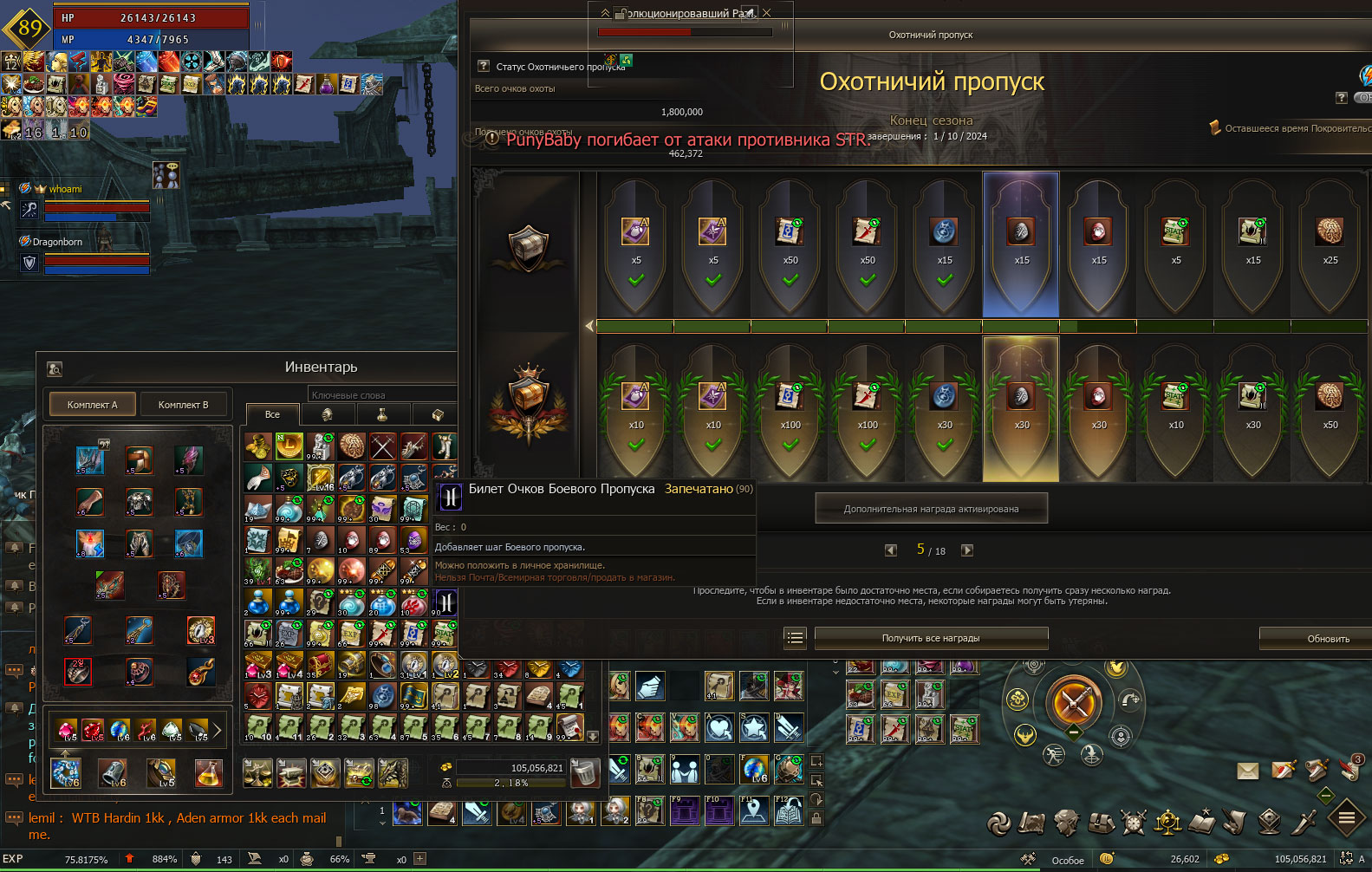Viewport: 1372px width, 872px height.
Task: Open help for Статус Охотничьего пропуска
Action: [484, 66]
